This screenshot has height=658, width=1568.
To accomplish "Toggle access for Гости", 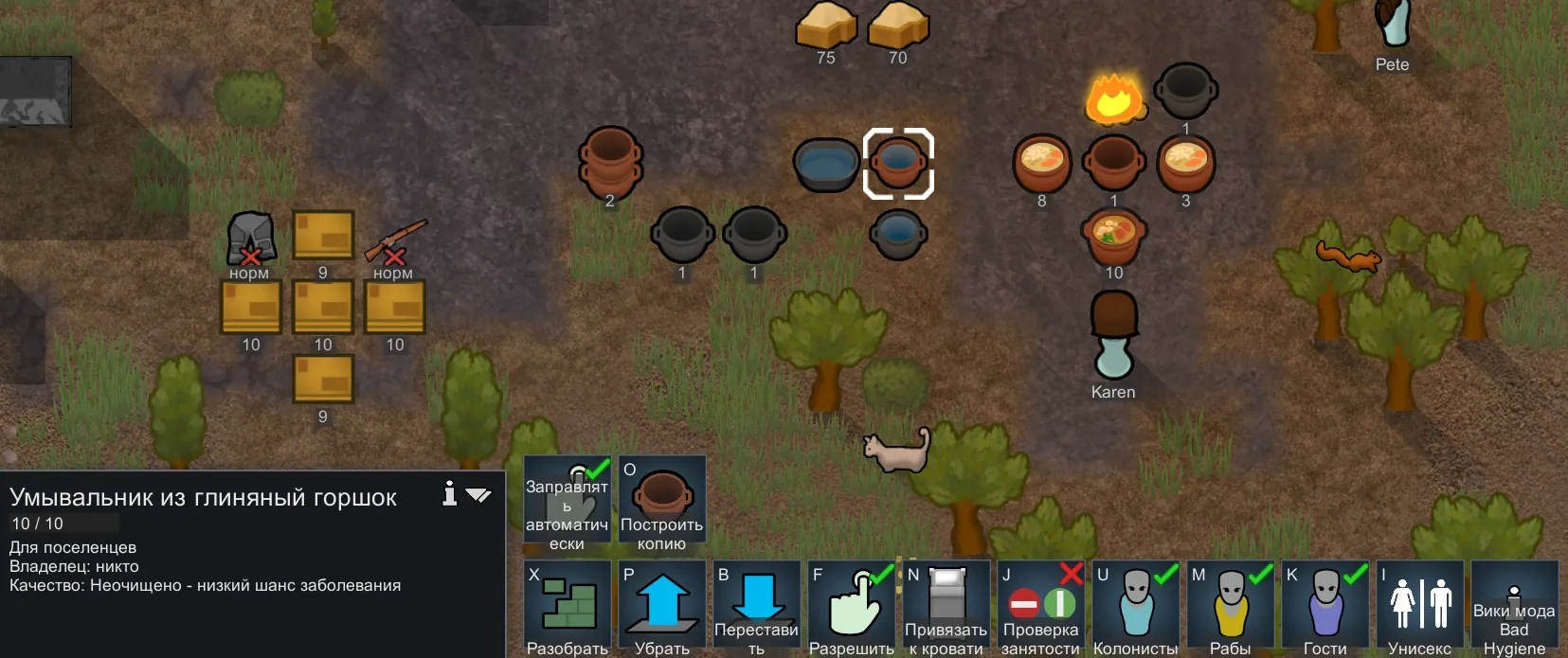I will [1325, 607].
